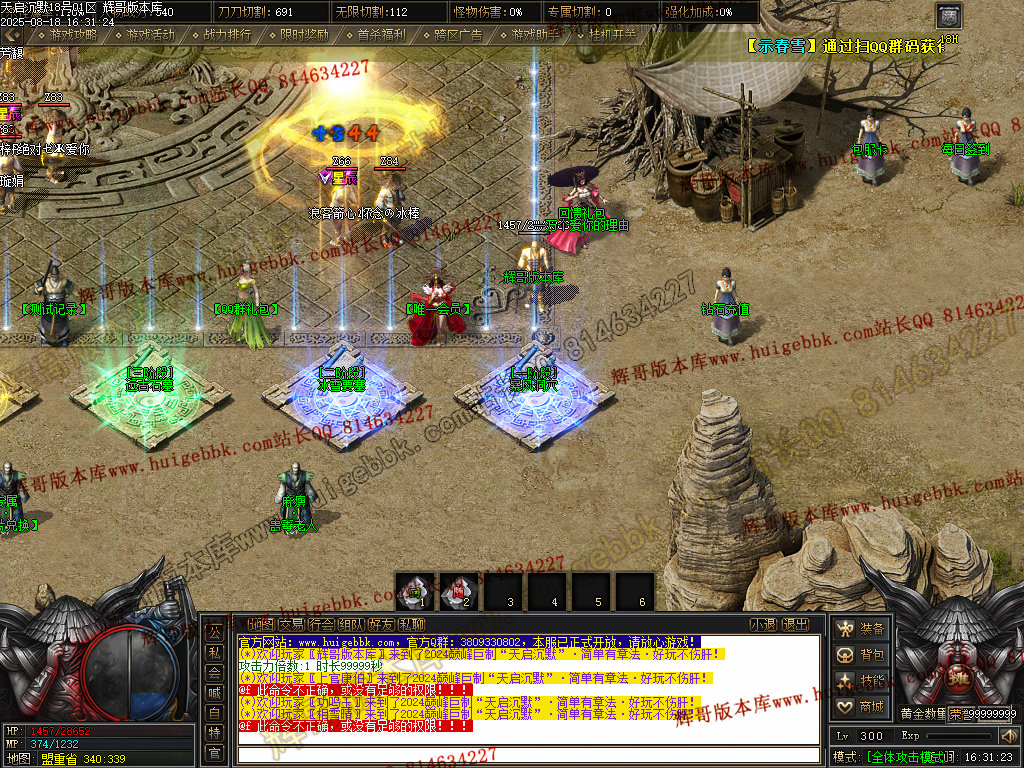Open the 行会 guild panel
This screenshot has height=768, width=1024.
point(321,625)
